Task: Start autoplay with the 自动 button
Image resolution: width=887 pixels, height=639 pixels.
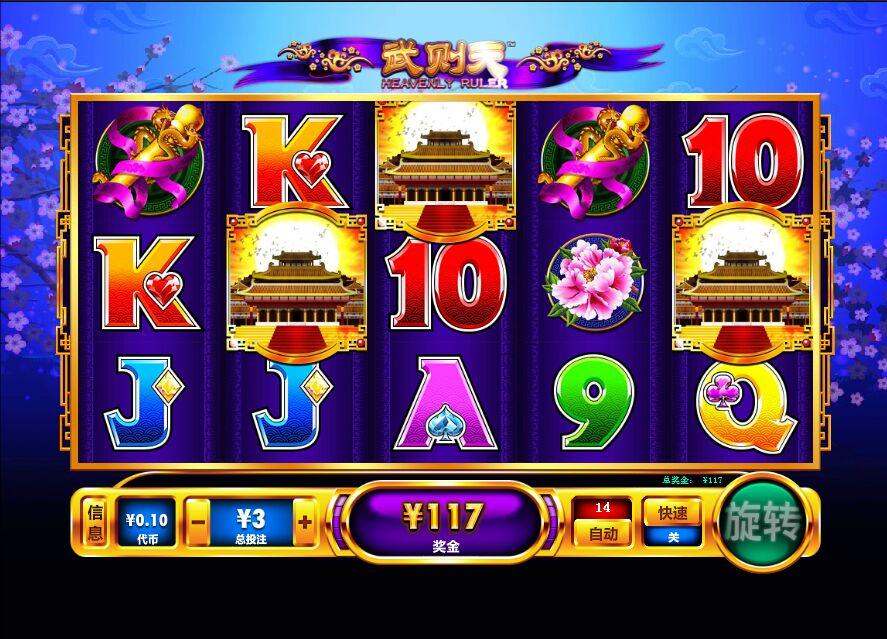Action: (x=602, y=533)
